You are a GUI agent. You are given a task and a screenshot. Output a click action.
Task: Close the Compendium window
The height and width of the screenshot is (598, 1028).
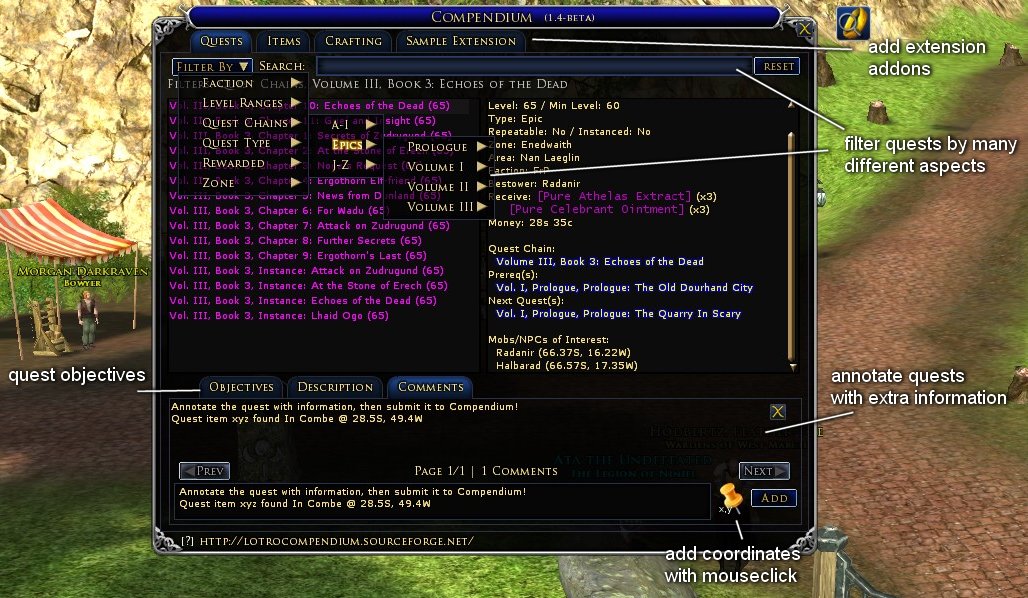point(804,28)
